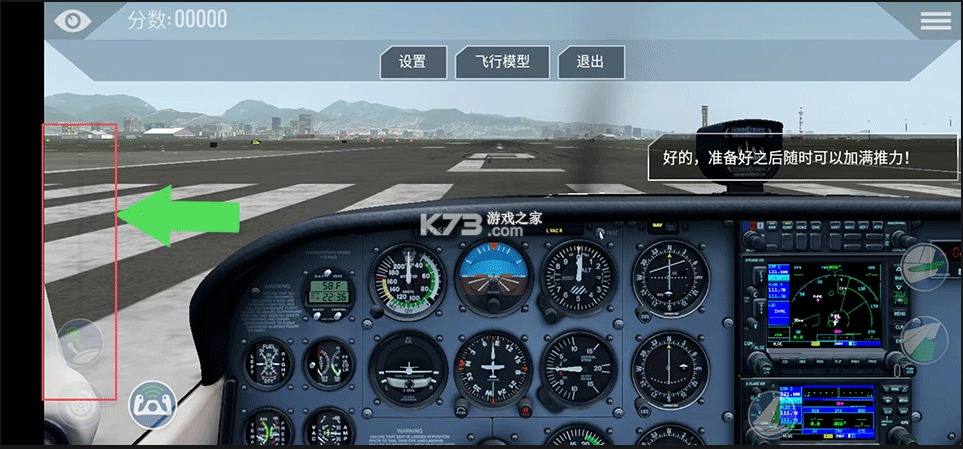Tap the upper wing flap icon

[924, 266]
